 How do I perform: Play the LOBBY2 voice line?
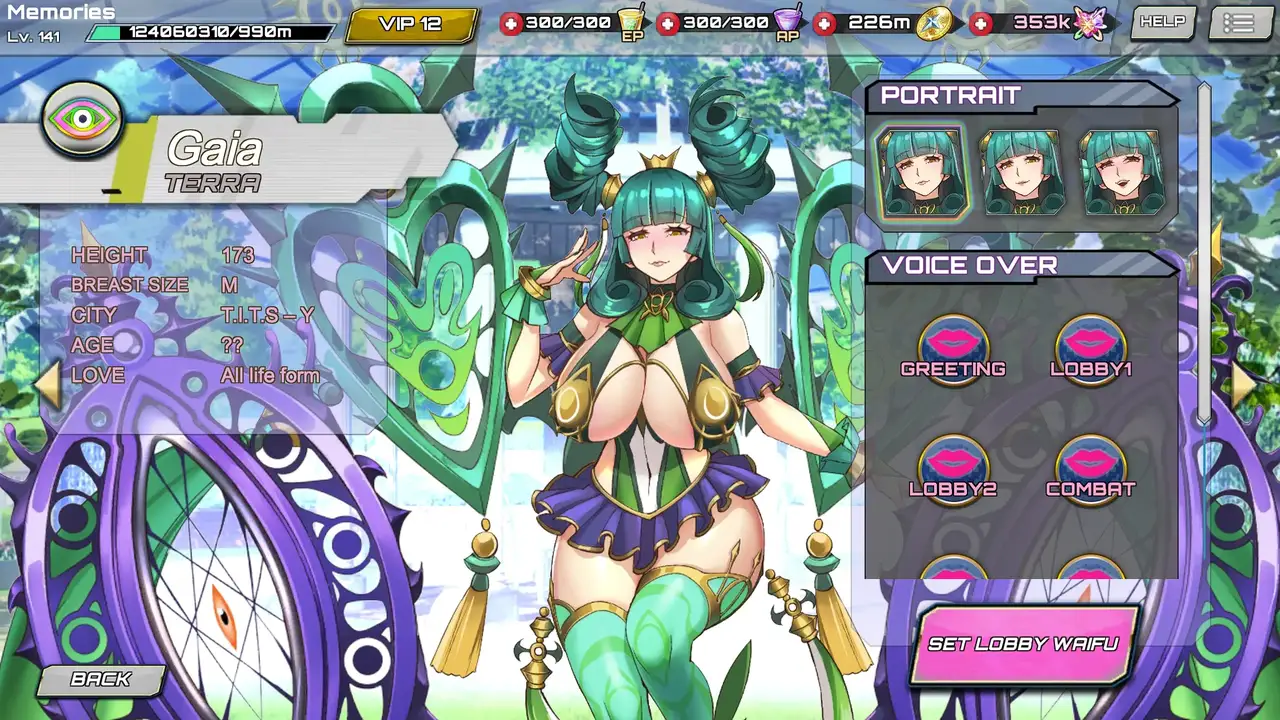point(953,467)
